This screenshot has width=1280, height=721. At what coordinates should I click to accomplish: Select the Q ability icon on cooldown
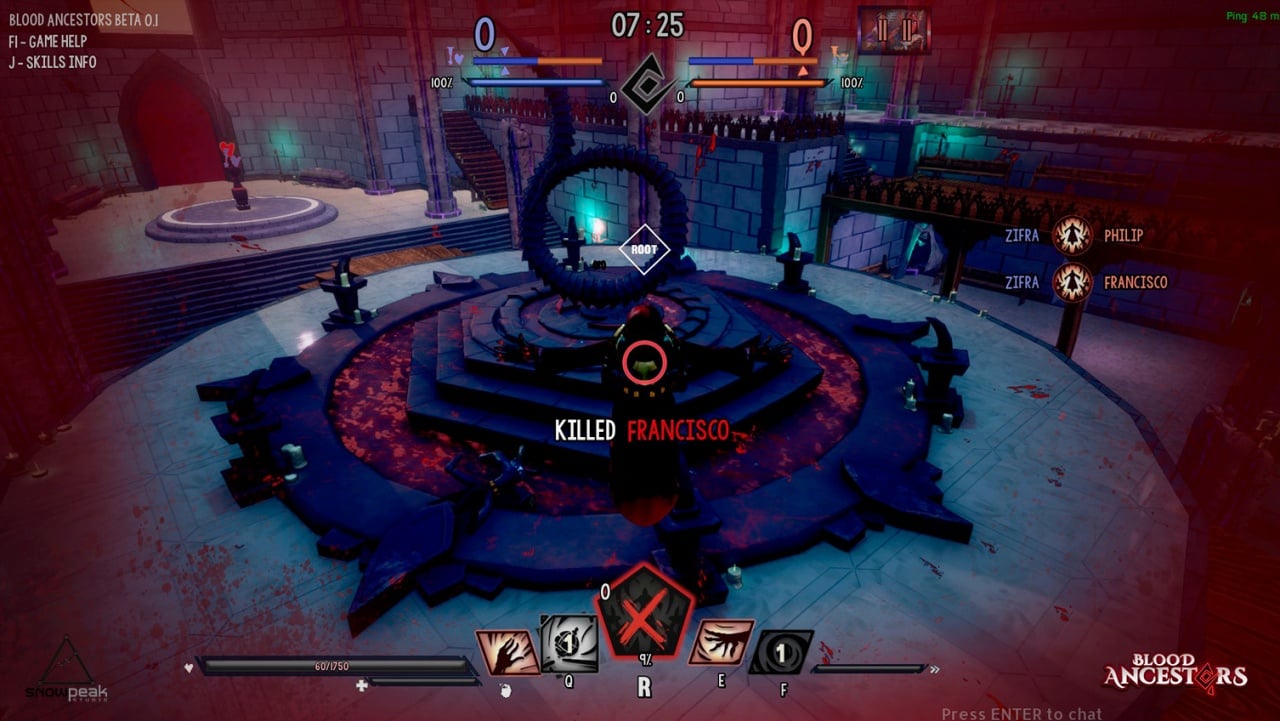pos(569,643)
